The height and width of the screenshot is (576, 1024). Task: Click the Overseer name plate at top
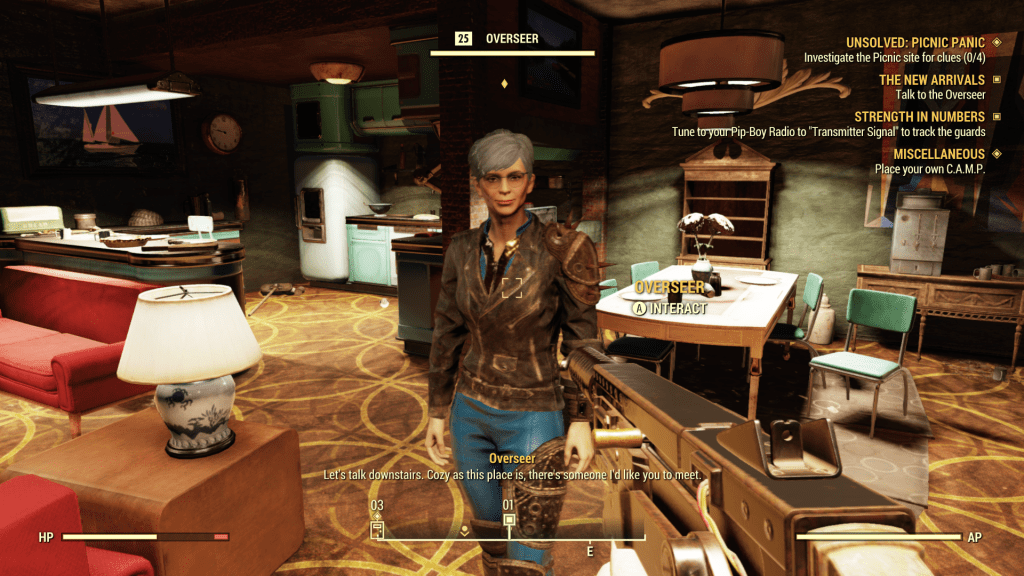(511, 39)
